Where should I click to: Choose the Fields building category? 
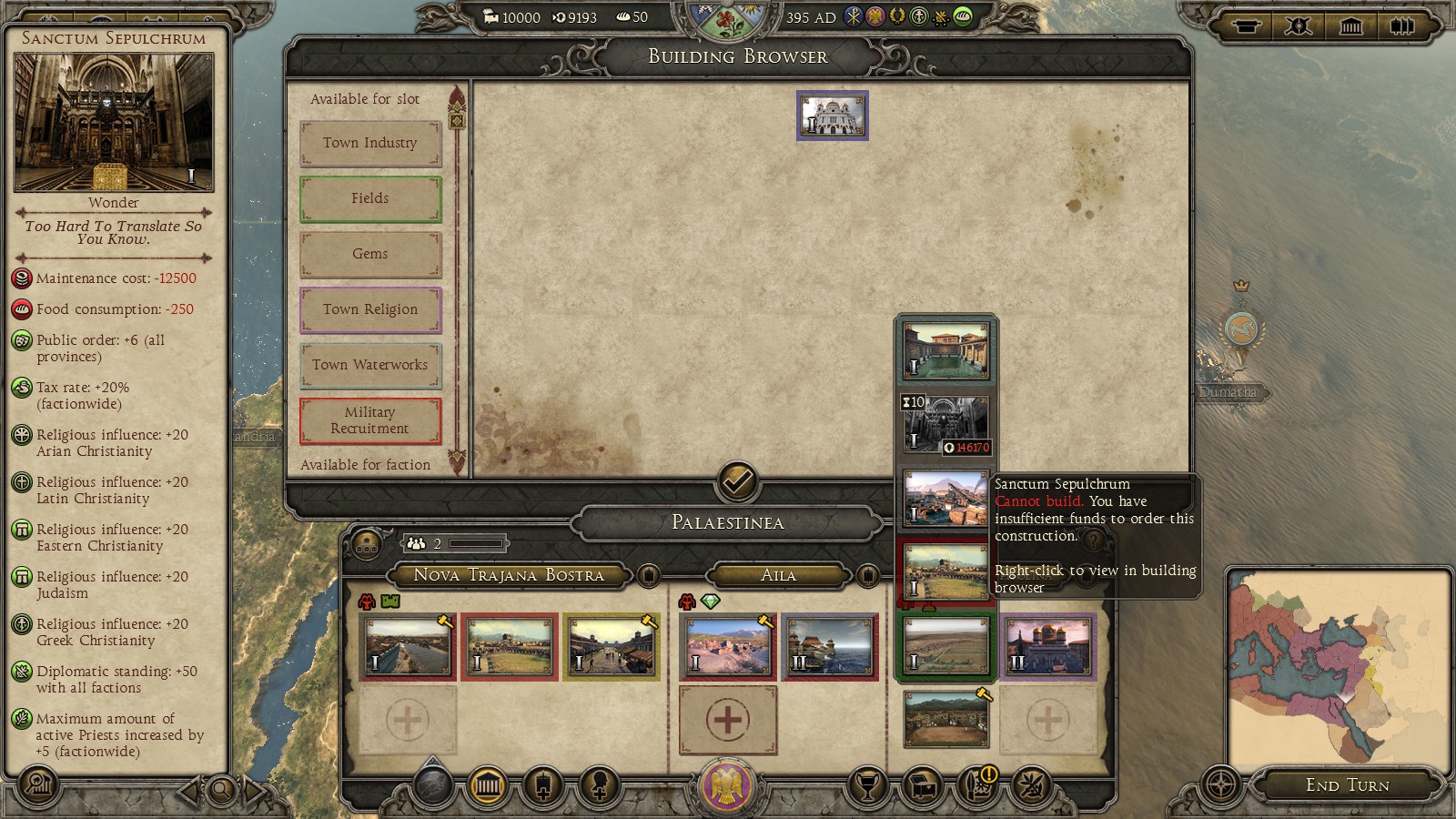[370, 198]
